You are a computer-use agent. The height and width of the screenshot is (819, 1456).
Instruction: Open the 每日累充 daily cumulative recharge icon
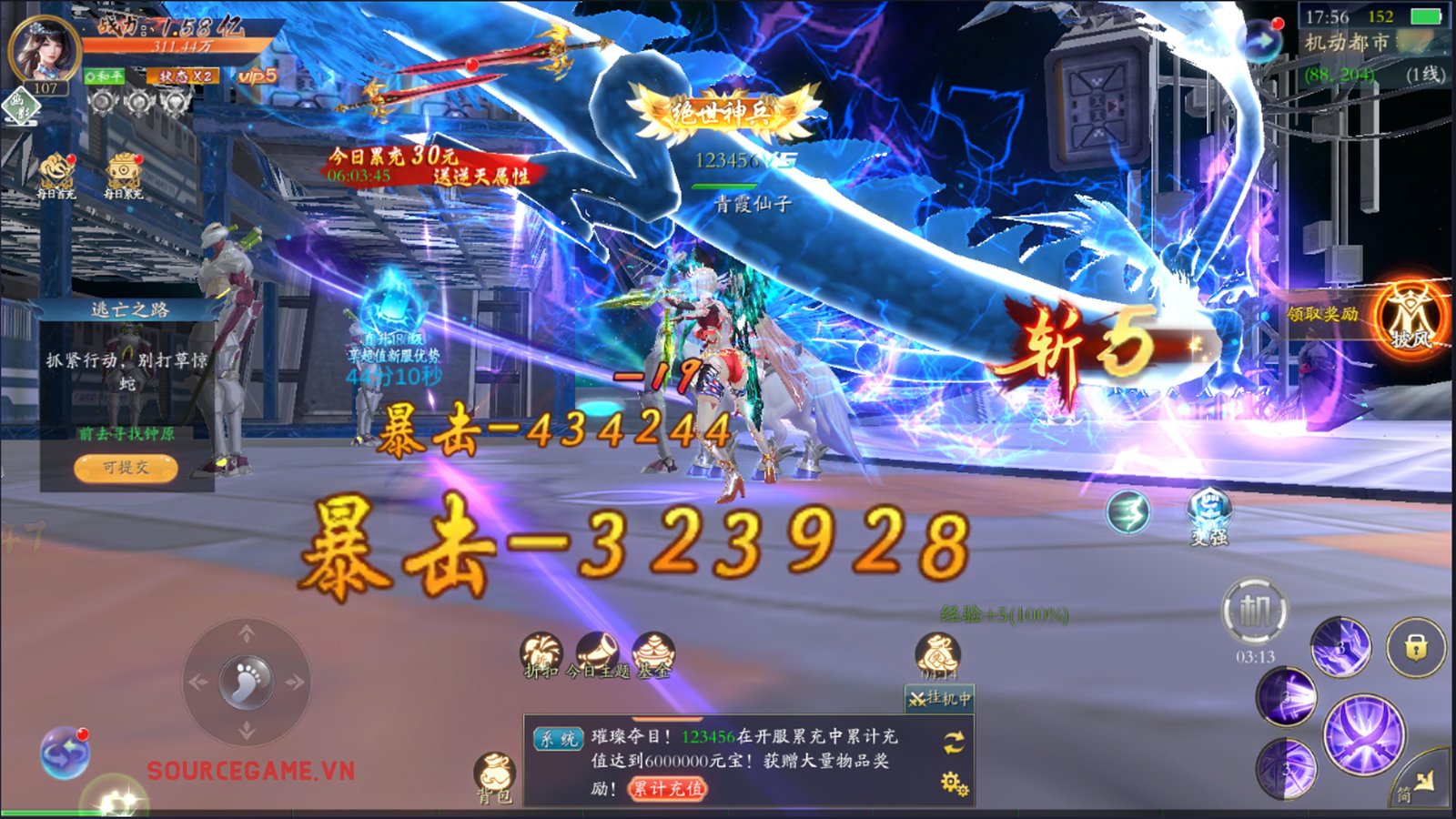coord(123,174)
